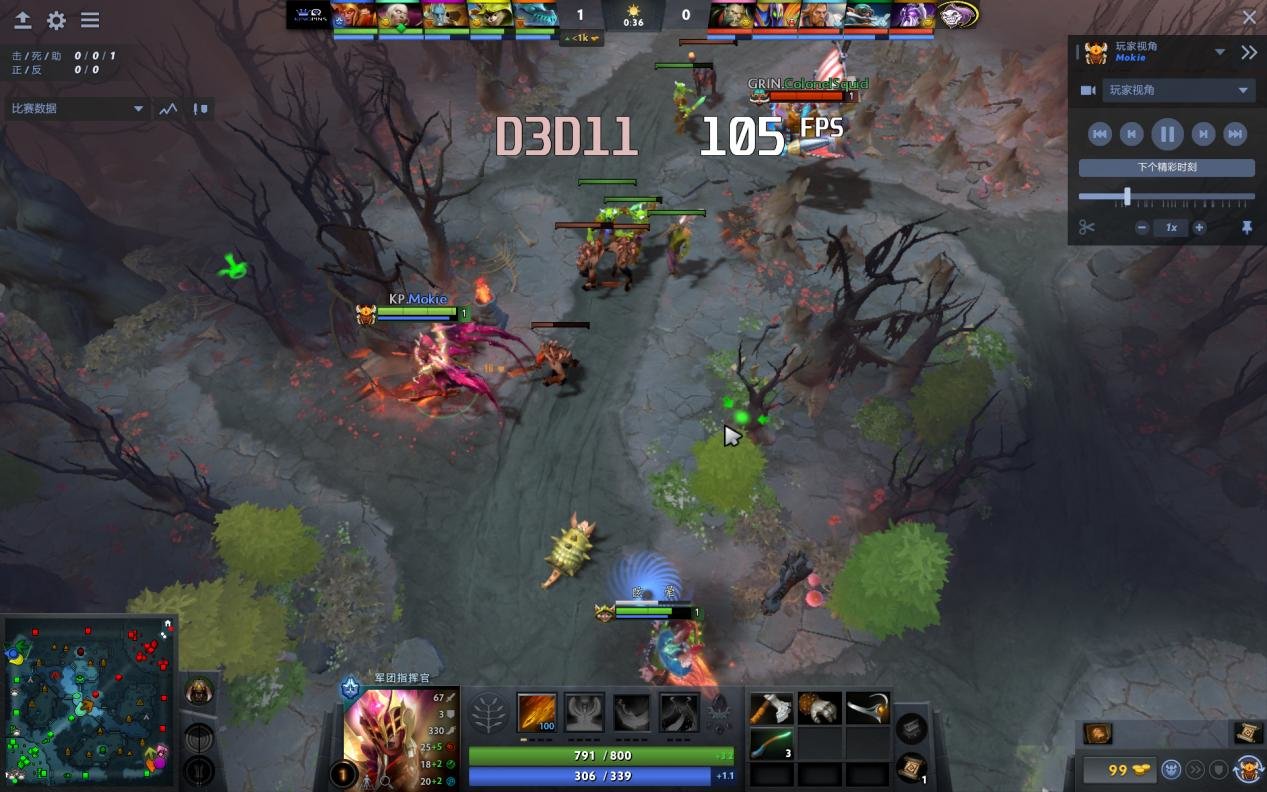Image resolution: width=1267 pixels, height=792 pixels.
Task: Collapse the replay panel with double arrows
Action: (x=1249, y=53)
